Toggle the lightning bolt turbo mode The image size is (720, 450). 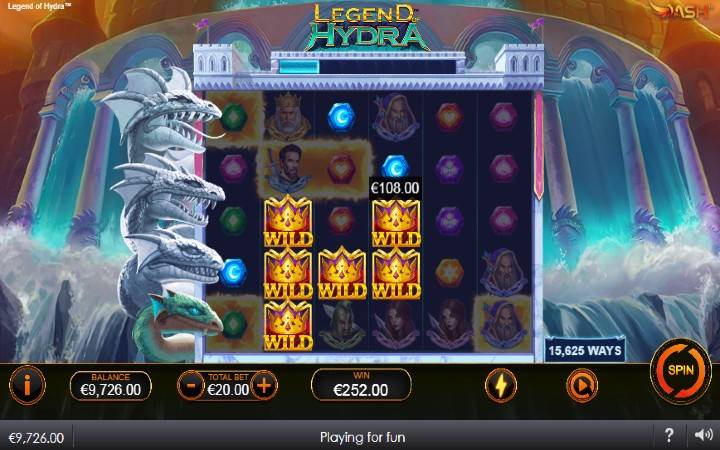pyautogui.click(x=500, y=384)
